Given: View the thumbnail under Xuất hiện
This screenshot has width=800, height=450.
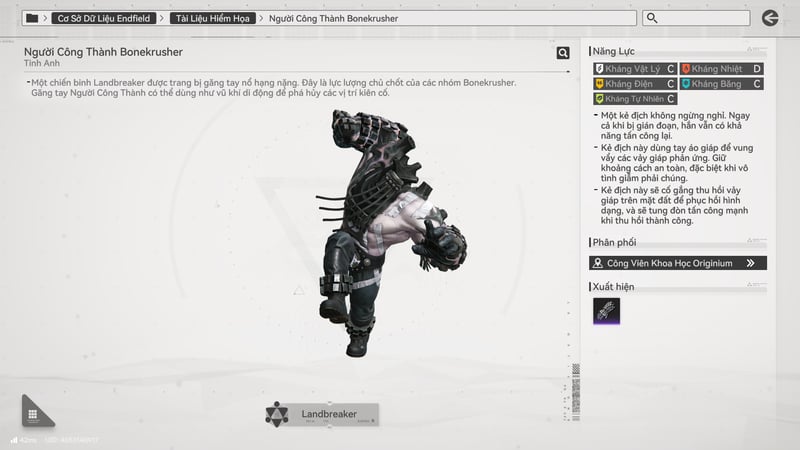Looking at the screenshot, I should pos(606,311).
